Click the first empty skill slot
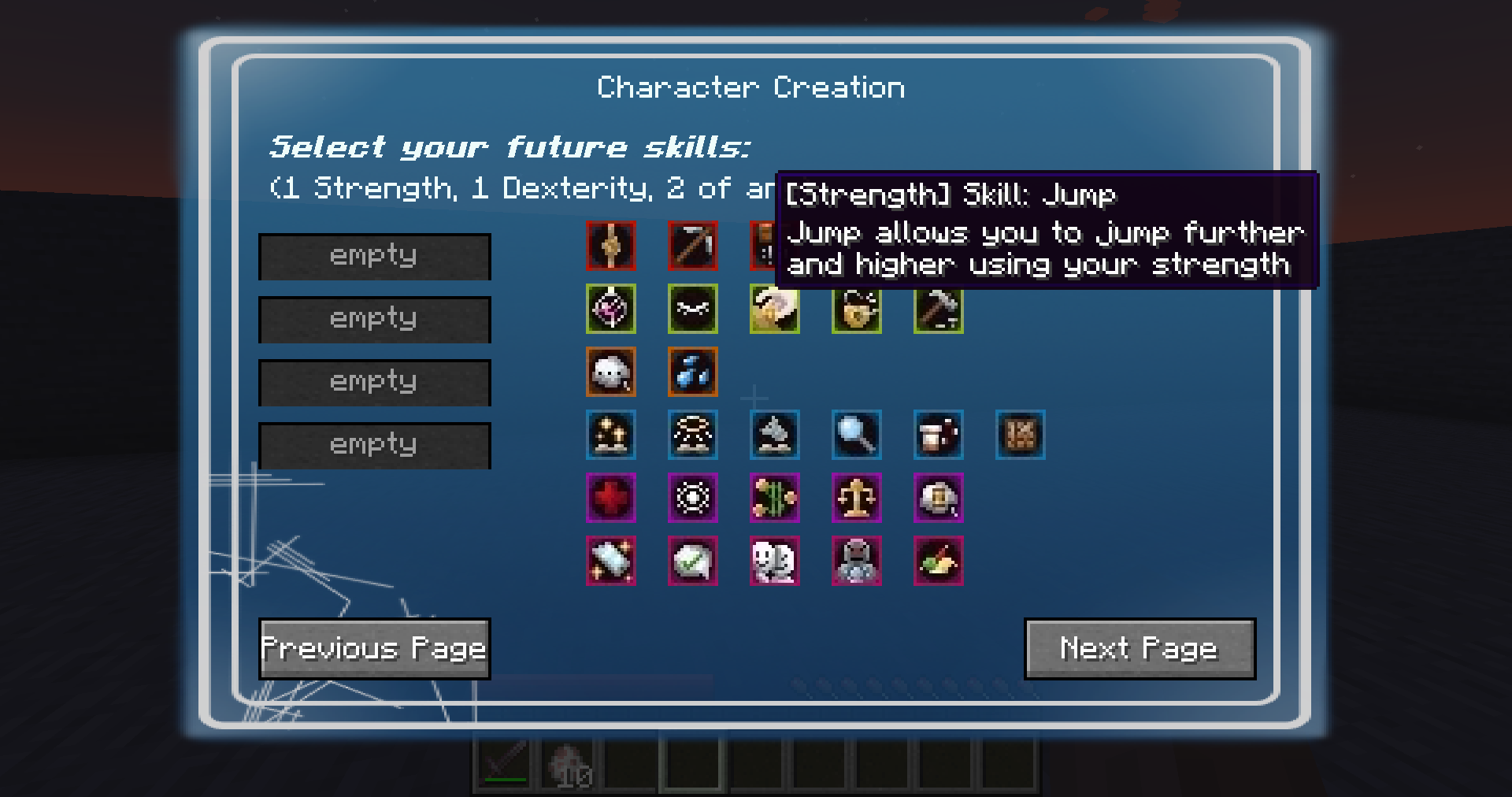 click(374, 256)
